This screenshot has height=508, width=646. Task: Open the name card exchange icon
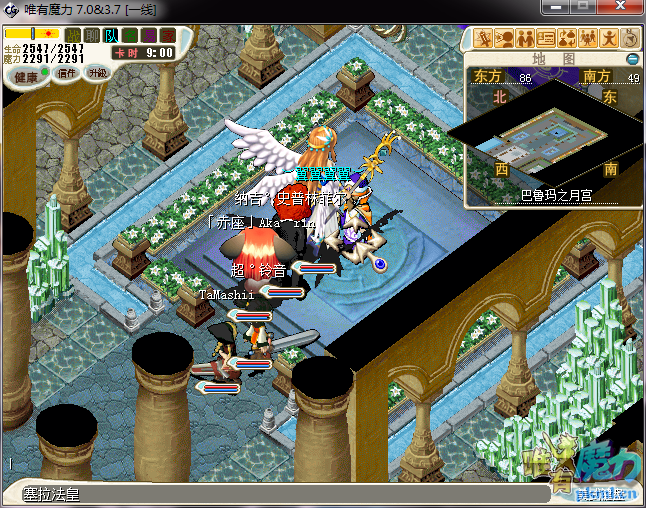(x=546, y=39)
